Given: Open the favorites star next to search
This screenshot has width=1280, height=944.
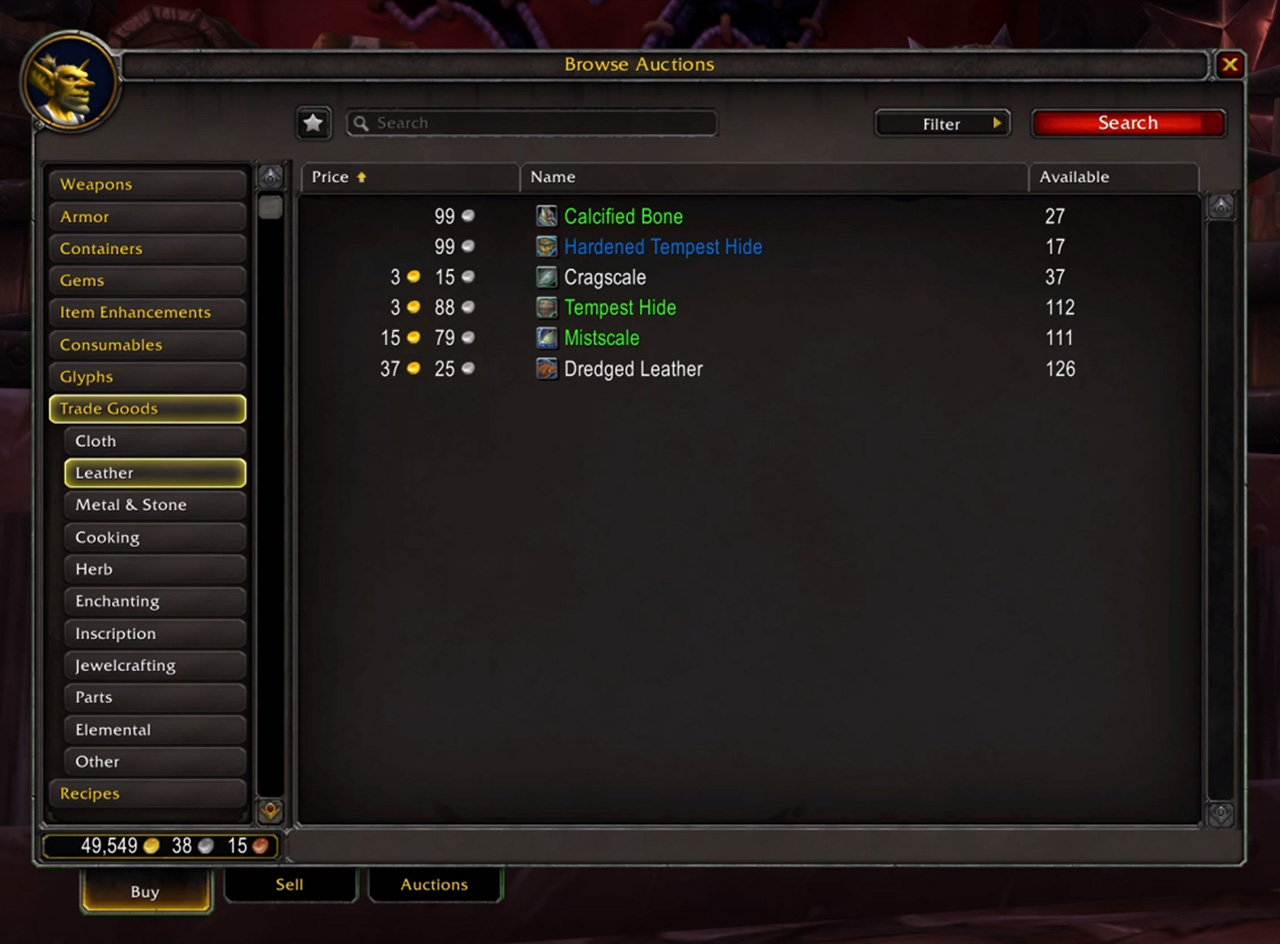Looking at the screenshot, I should tap(313, 123).
